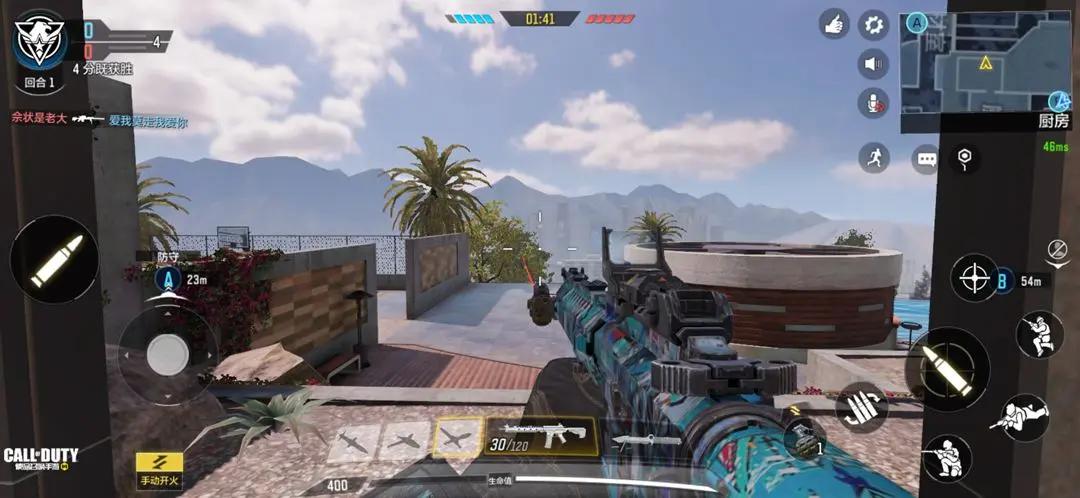Tap the hexagon pin marker icon
1080x498 pixels.
(964, 157)
